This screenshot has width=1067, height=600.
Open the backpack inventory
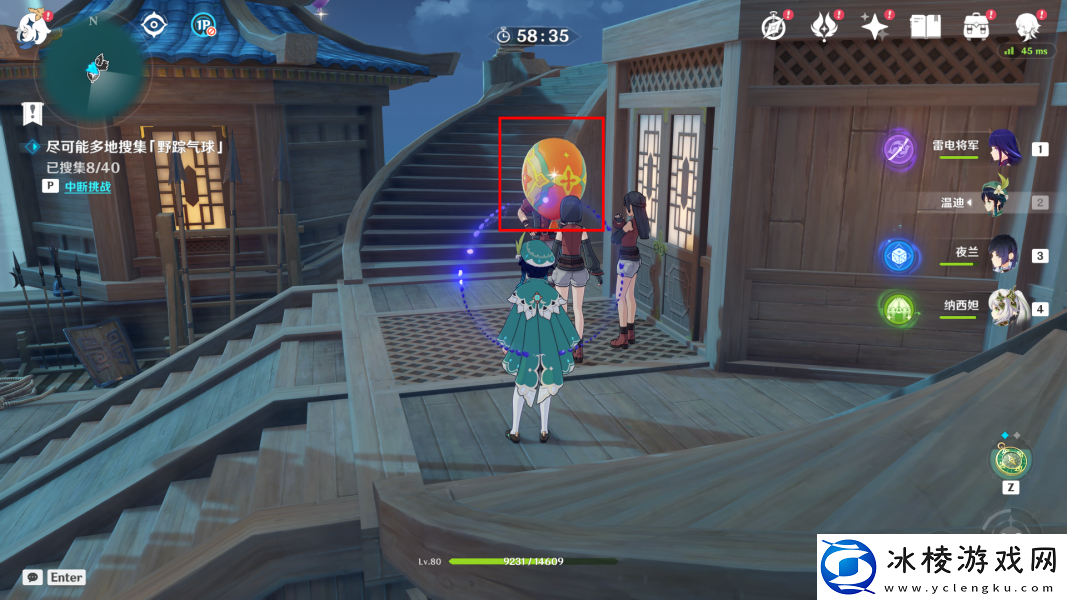tap(976, 27)
